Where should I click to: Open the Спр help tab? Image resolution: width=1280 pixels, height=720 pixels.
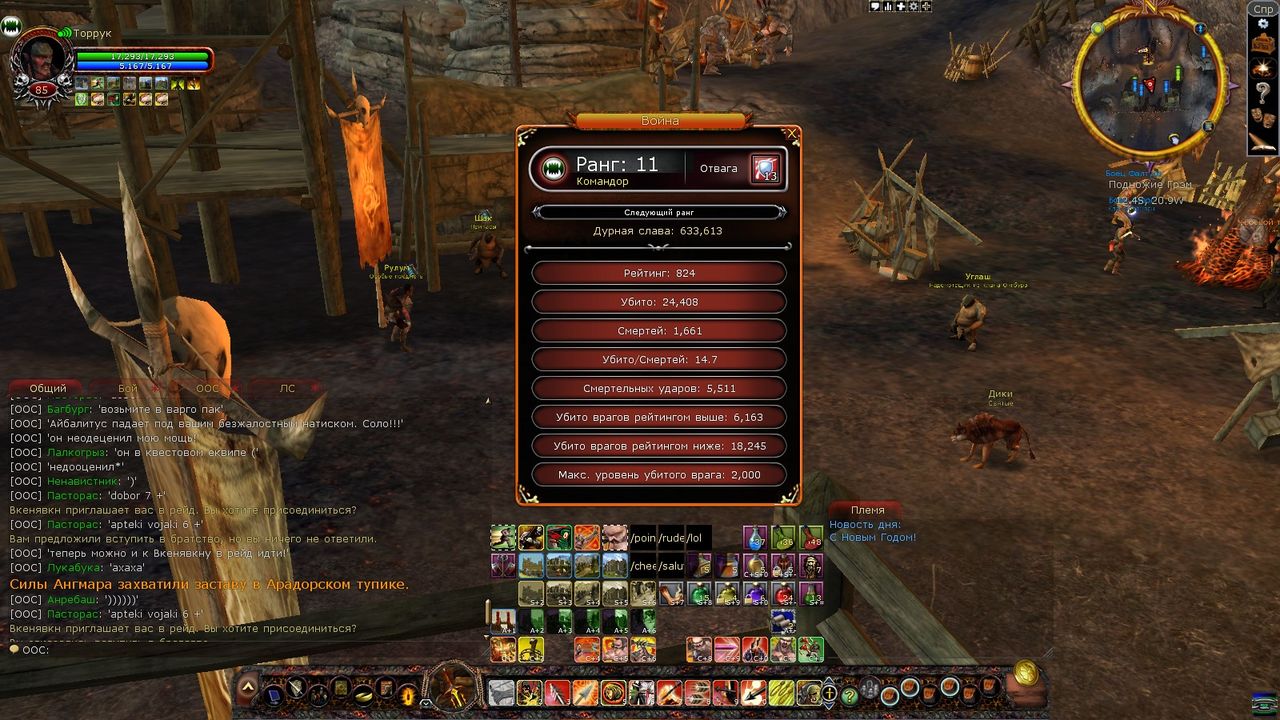point(1263,8)
